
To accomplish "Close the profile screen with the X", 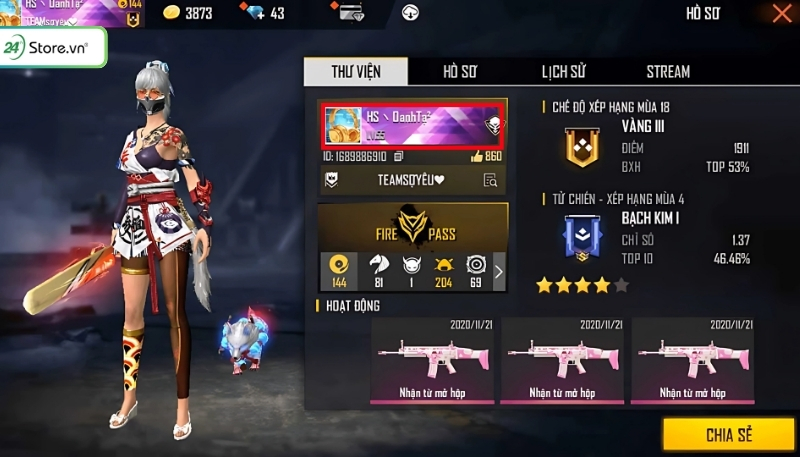I will pyautogui.click(x=781, y=13).
